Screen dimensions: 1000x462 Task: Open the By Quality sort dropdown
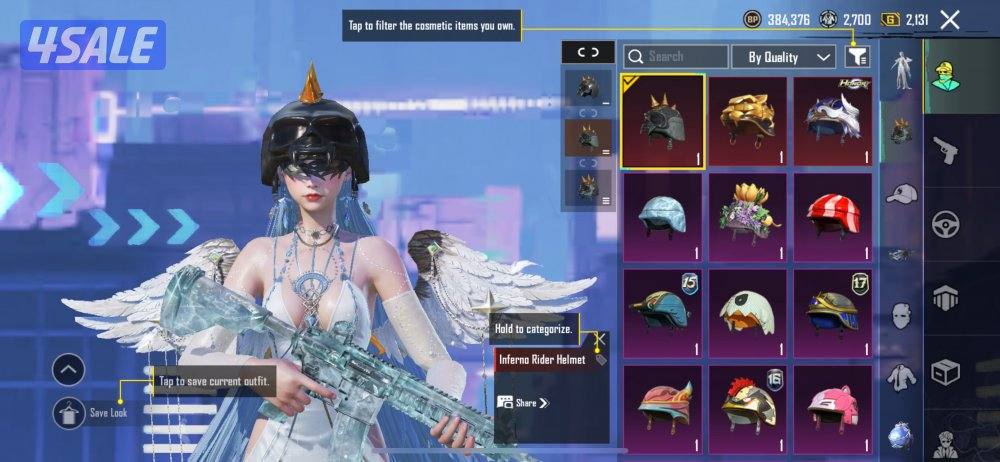point(784,57)
